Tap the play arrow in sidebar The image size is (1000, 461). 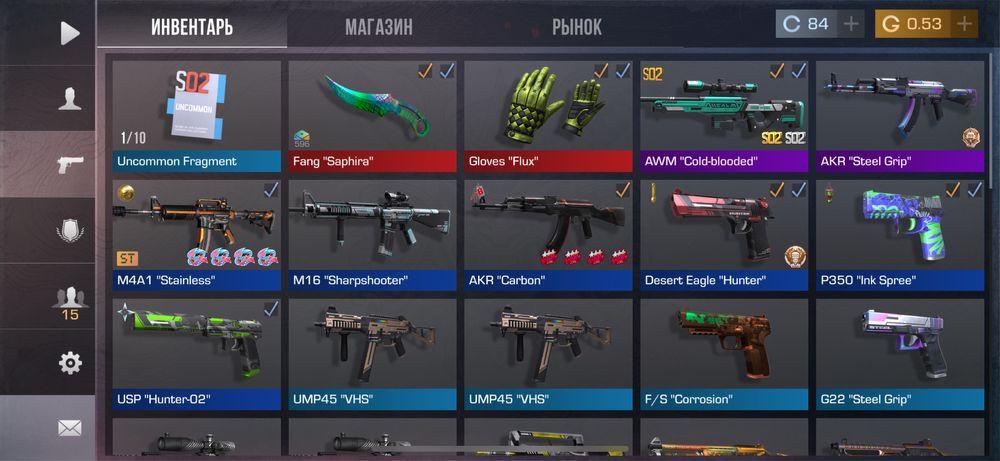tap(69, 33)
